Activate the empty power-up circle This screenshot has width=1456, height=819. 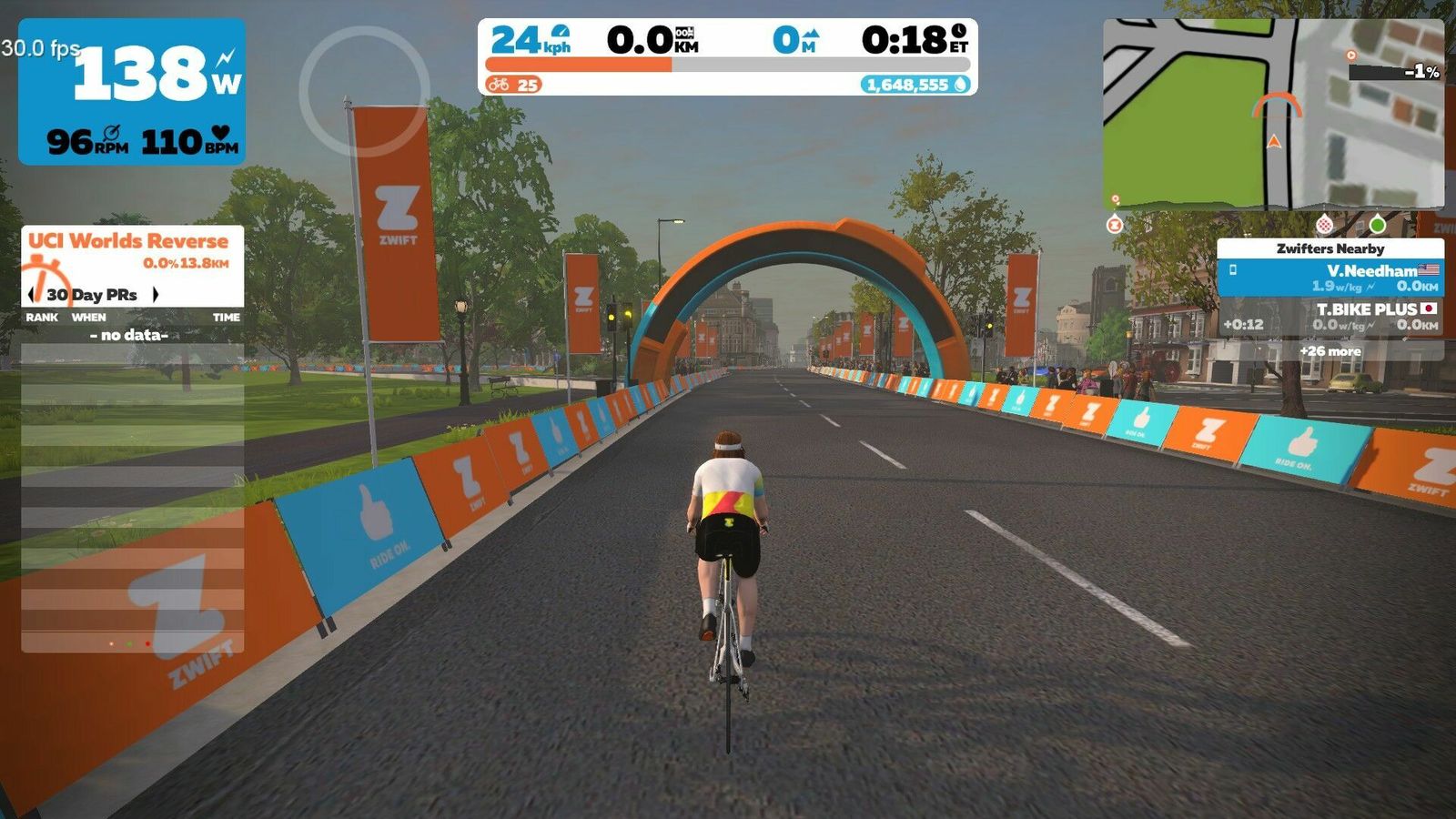click(364, 91)
